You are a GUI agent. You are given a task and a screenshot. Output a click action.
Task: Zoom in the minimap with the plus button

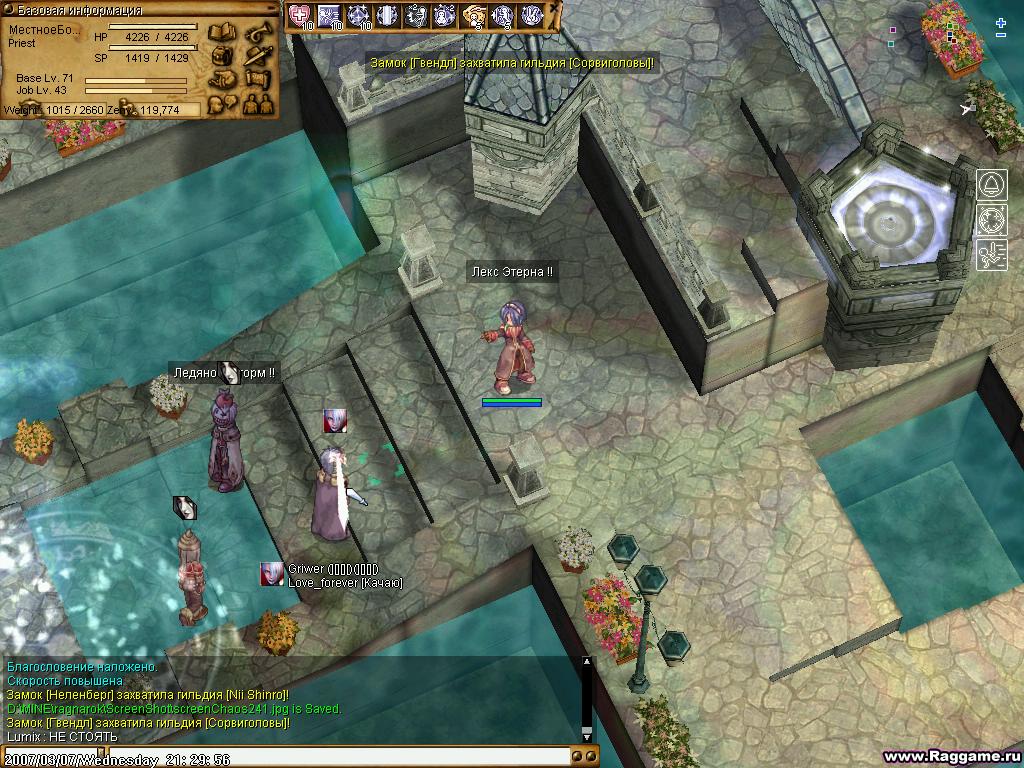coord(1001,22)
